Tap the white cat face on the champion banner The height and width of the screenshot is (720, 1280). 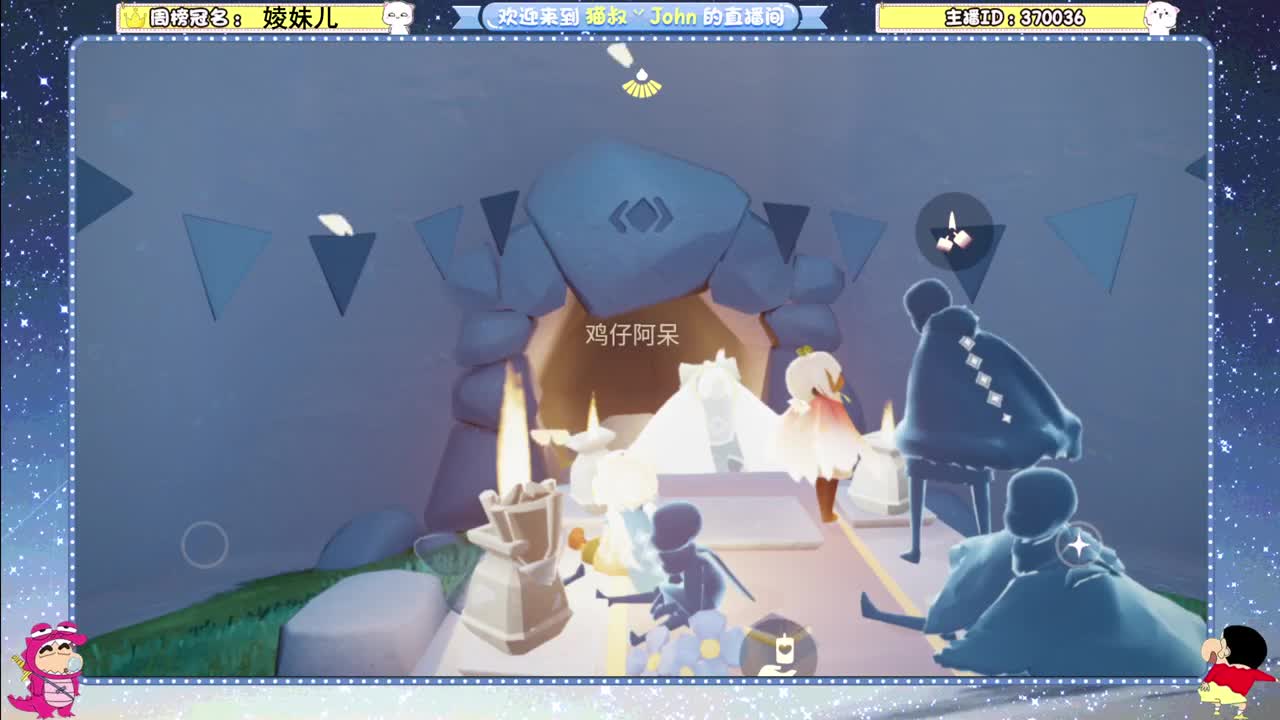coord(398,17)
